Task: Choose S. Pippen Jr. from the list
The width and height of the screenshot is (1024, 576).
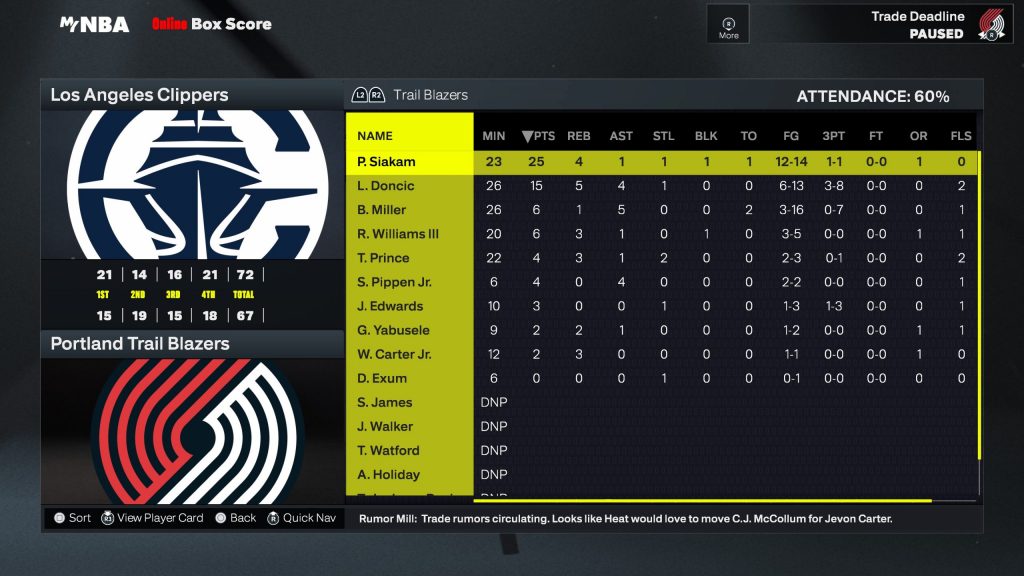Action: click(394, 282)
